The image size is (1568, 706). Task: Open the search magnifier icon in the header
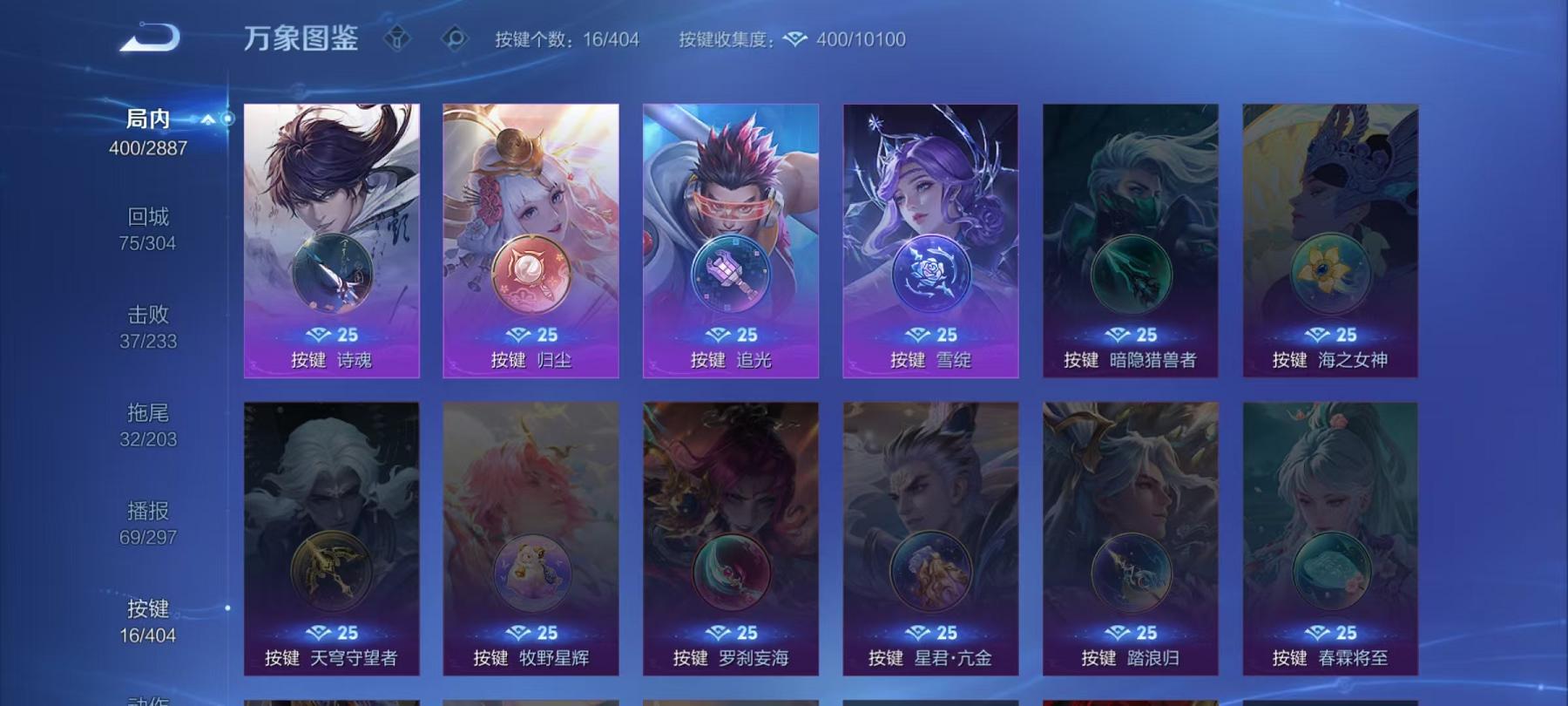click(455, 37)
